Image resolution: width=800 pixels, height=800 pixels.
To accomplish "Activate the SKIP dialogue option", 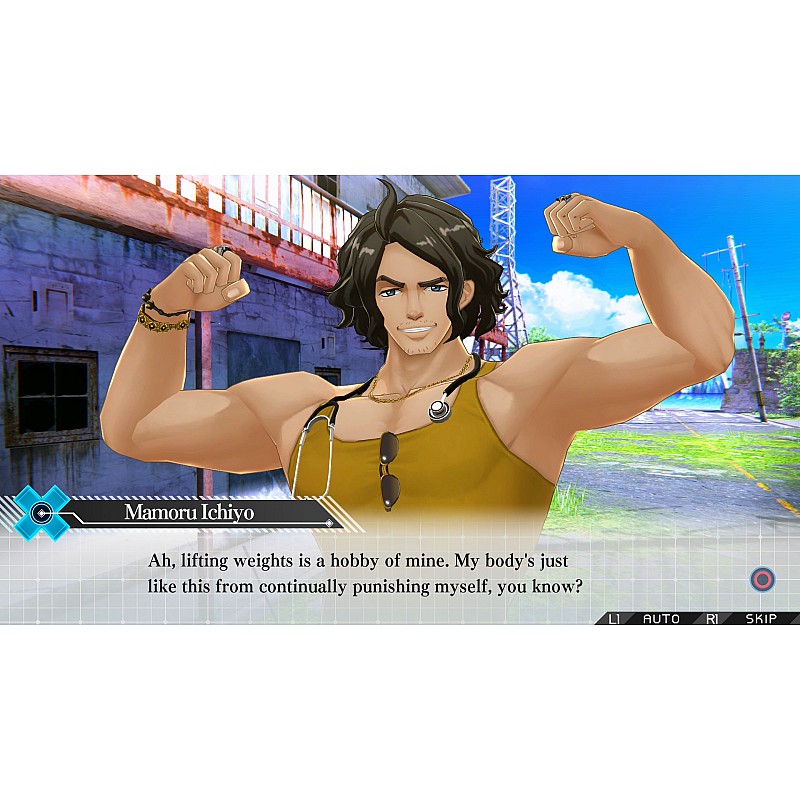I will pyautogui.click(x=761, y=619).
